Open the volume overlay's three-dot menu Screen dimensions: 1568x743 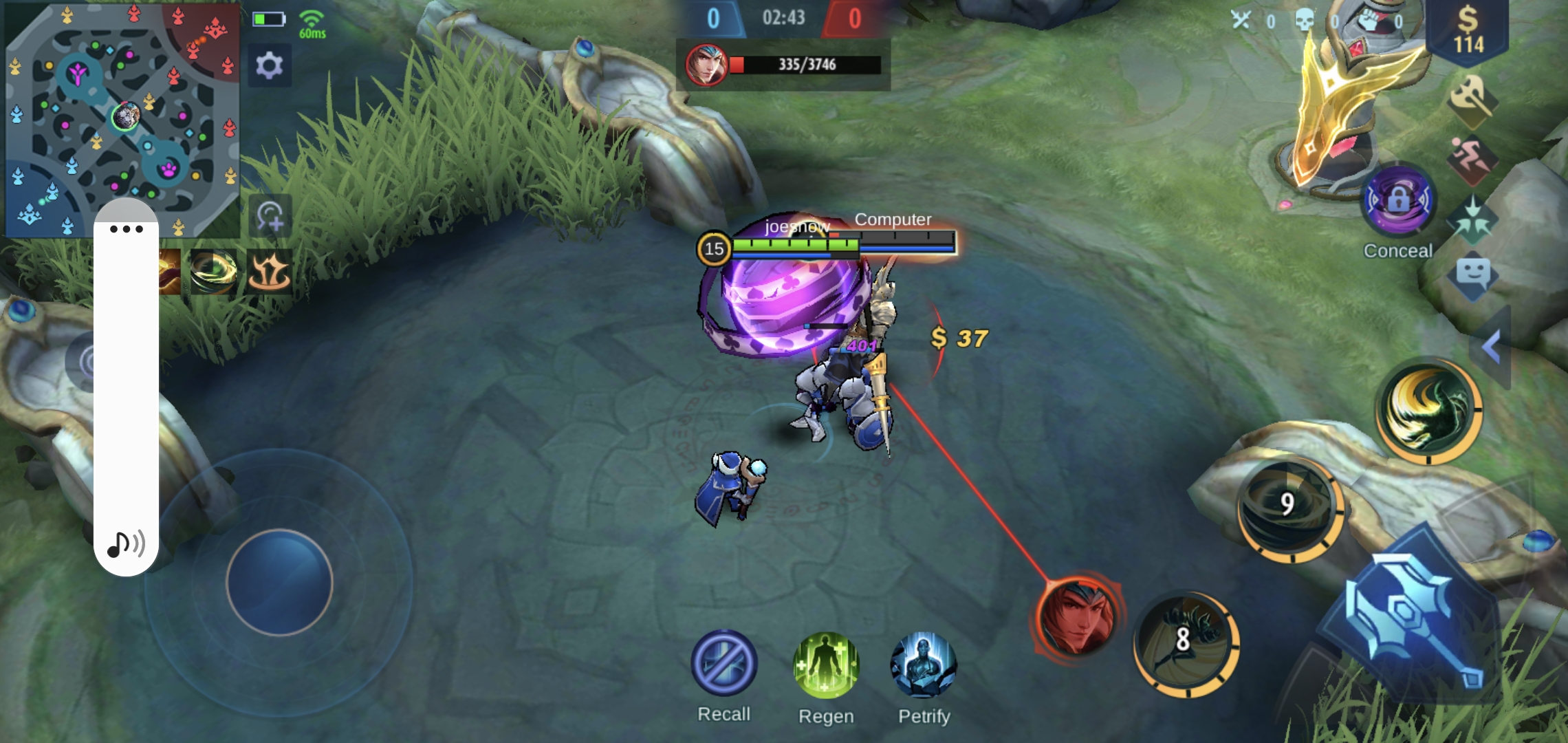[x=127, y=229]
